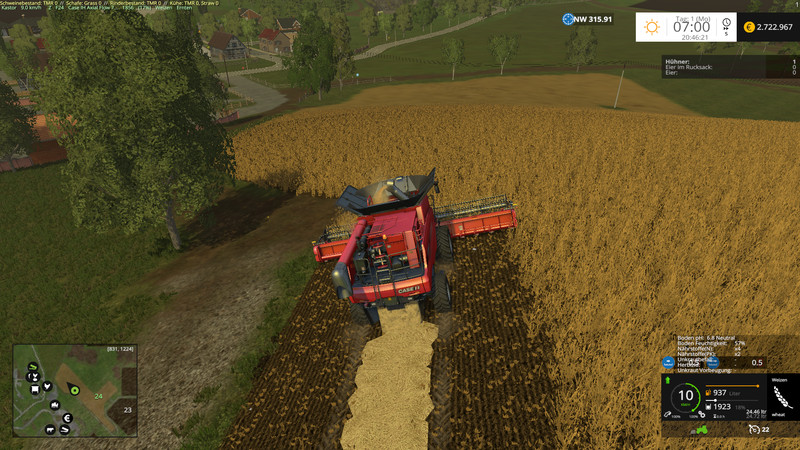Select the euro shop marker on minimap
The width and height of the screenshot is (800, 450).
point(67,418)
